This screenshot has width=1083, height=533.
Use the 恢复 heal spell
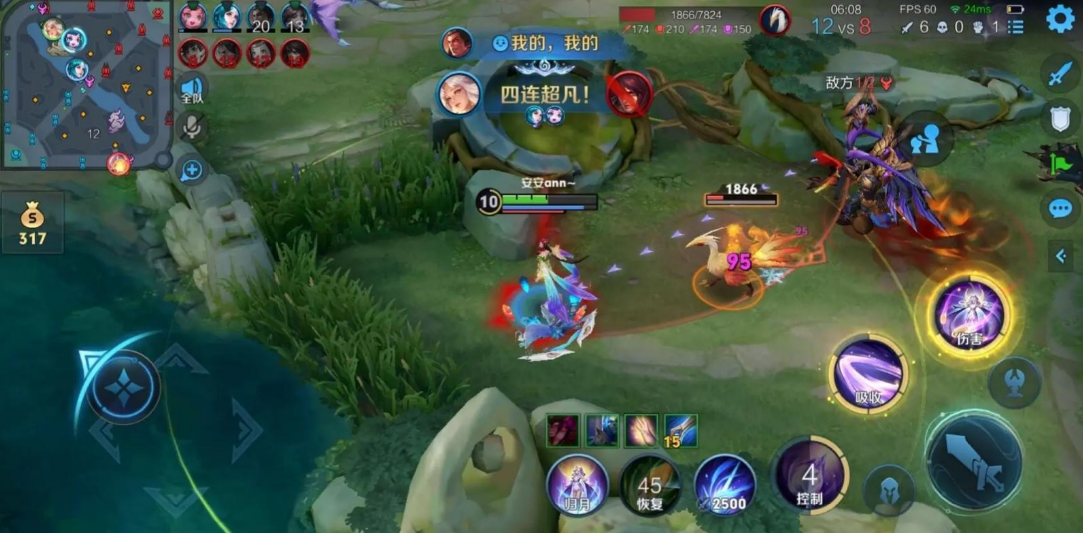click(x=650, y=484)
